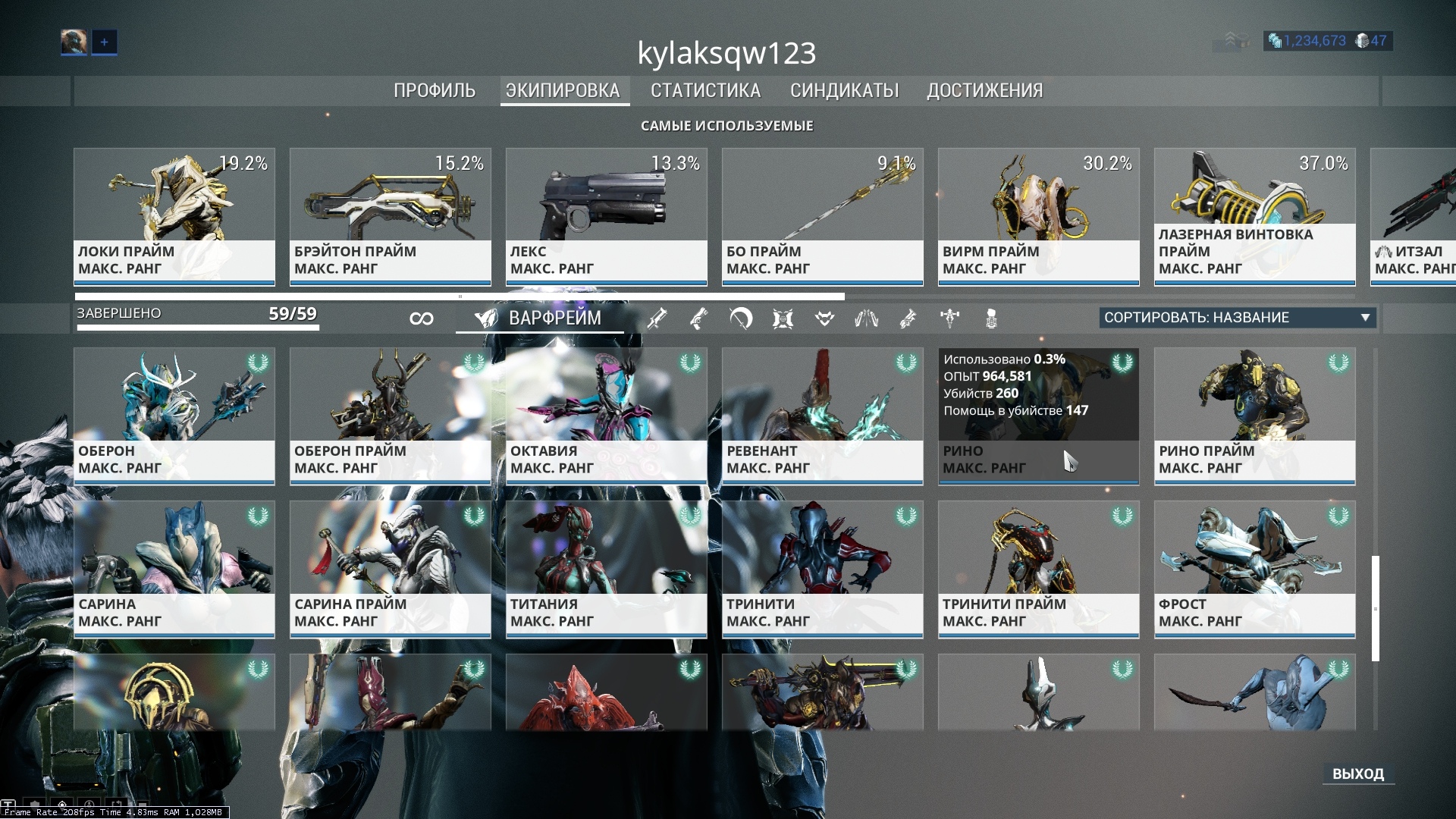Select the Титания warframe tile
1456x819 pixels.
(607, 569)
